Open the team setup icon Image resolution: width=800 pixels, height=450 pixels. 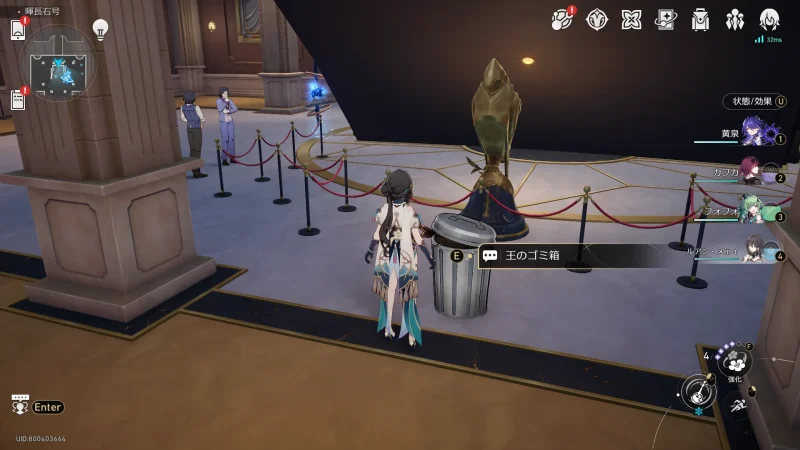735,19
